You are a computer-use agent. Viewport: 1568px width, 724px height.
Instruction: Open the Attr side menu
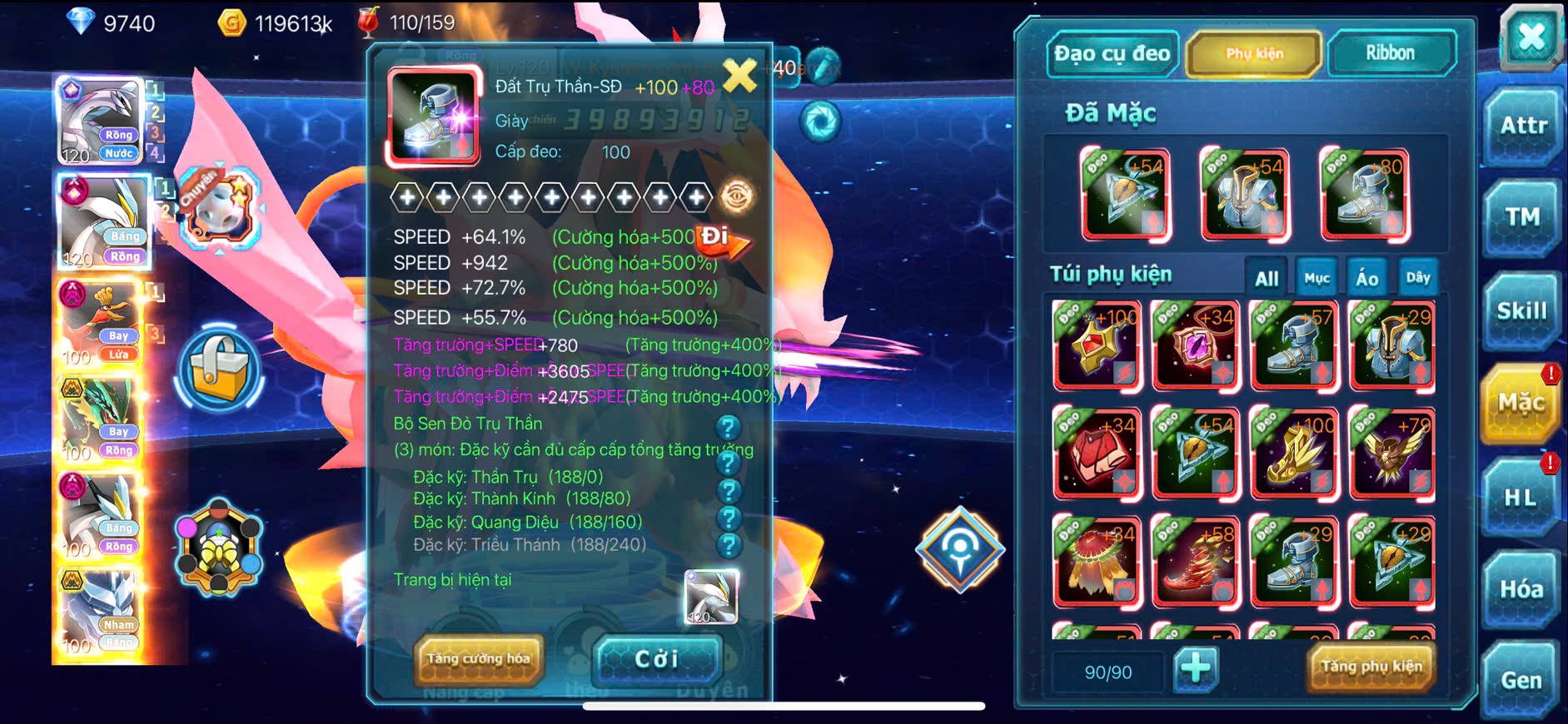[1523, 126]
